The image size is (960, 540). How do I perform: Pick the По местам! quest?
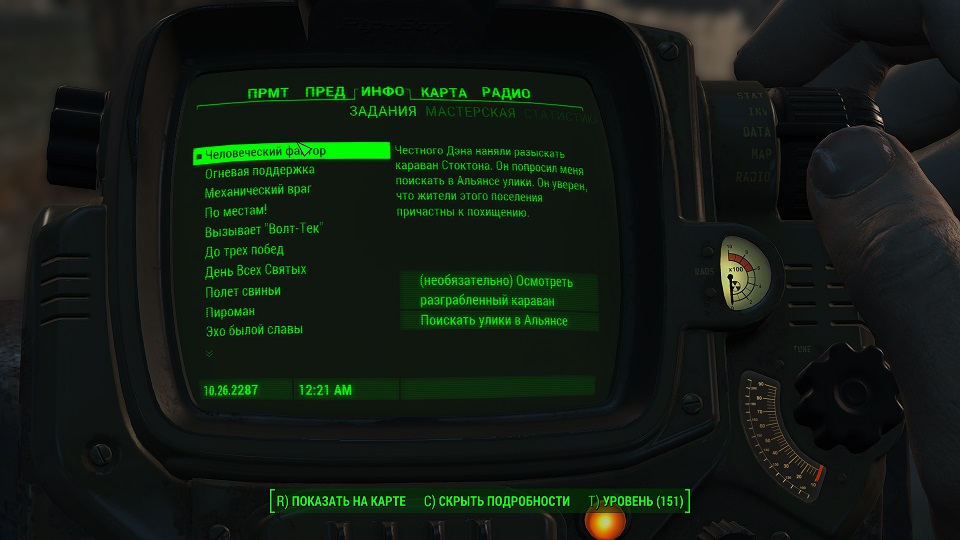point(236,211)
